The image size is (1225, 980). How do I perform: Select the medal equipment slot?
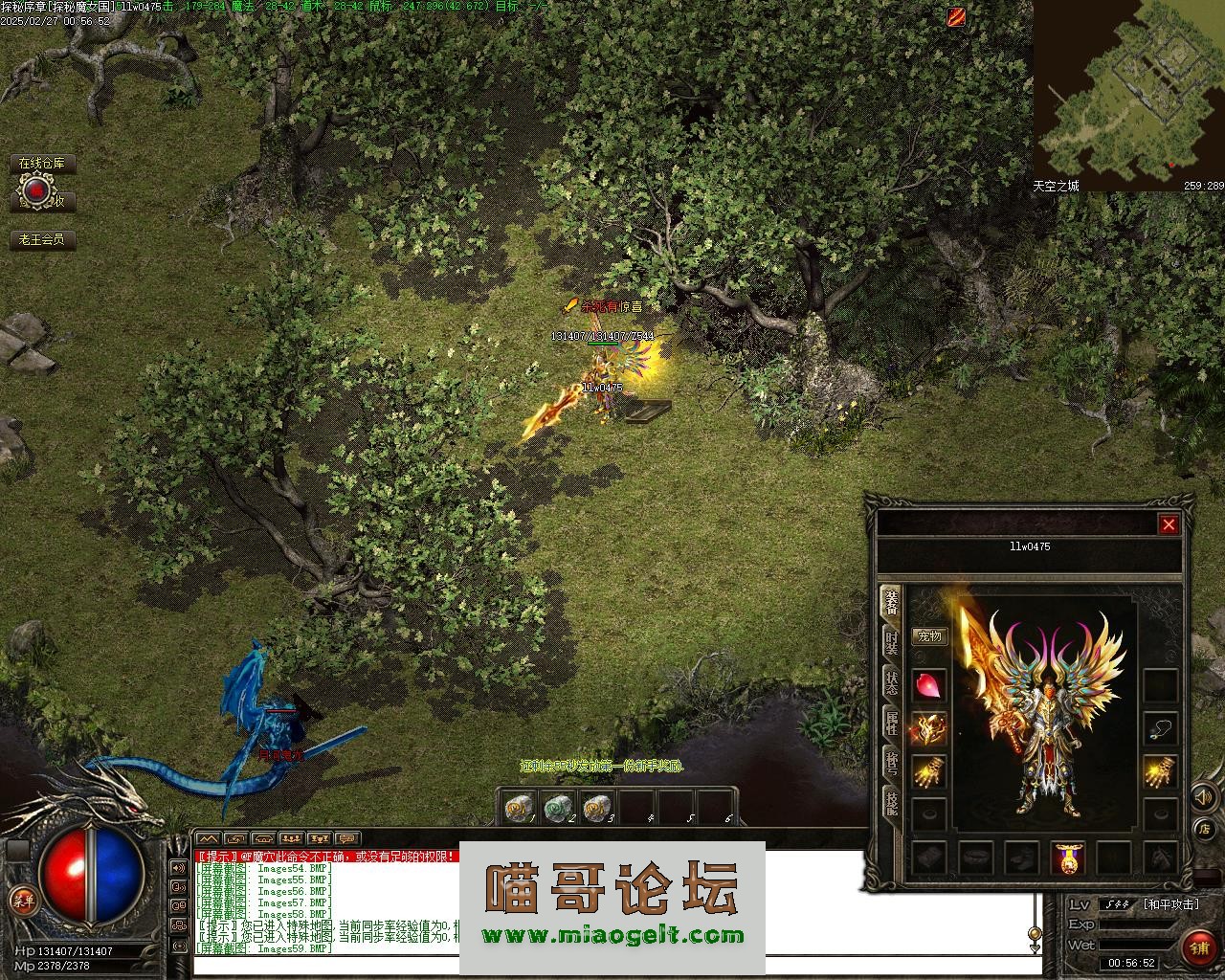click(1068, 857)
